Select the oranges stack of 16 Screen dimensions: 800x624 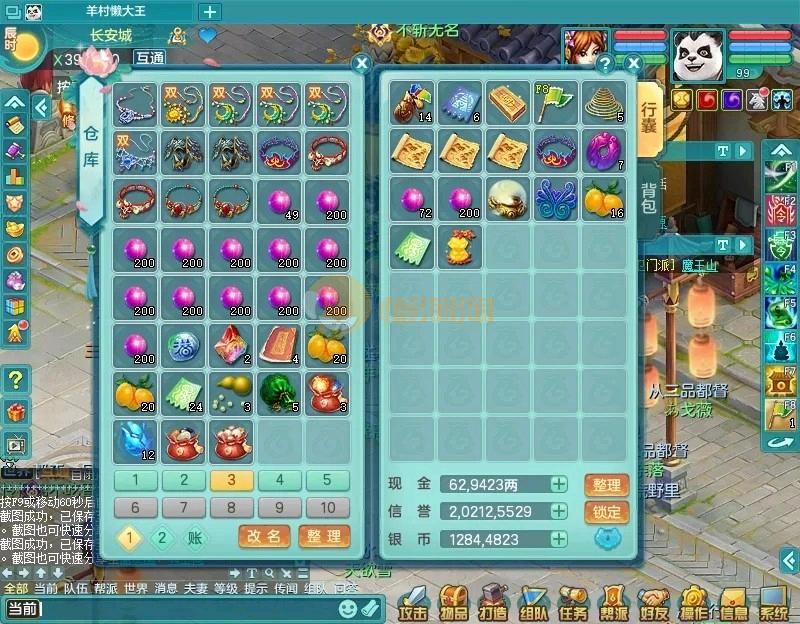coord(603,198)
